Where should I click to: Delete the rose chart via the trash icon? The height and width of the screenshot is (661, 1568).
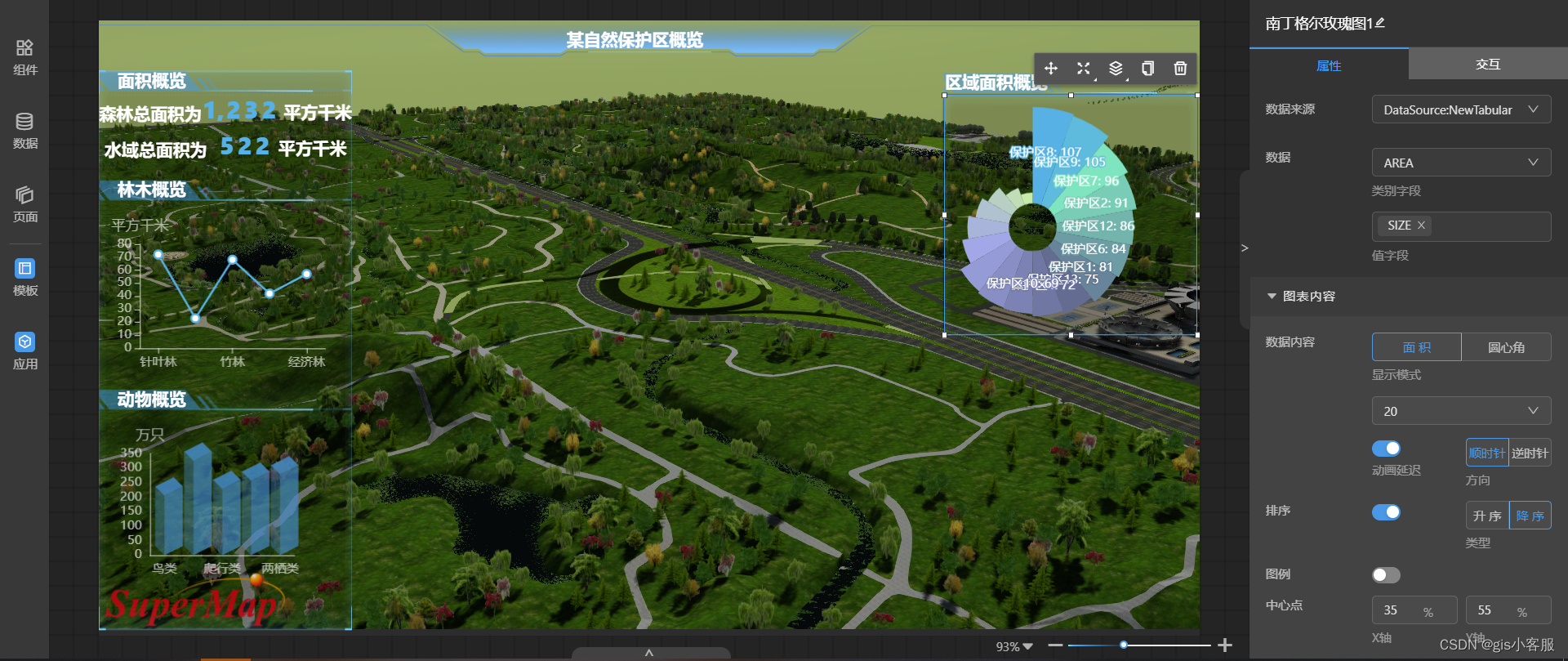click(x=1179, y=69)
